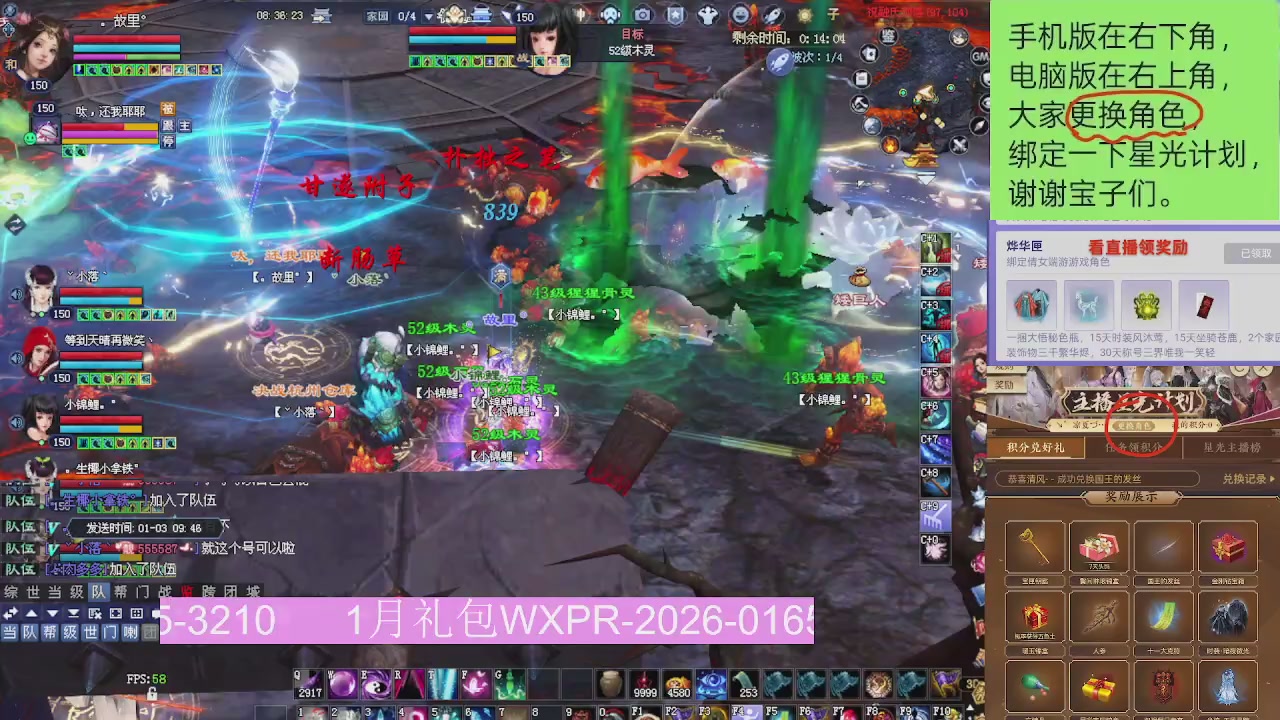Open the smiley emote icon on top bar
Screen dimensions: 1280x720
click(740, 15)
